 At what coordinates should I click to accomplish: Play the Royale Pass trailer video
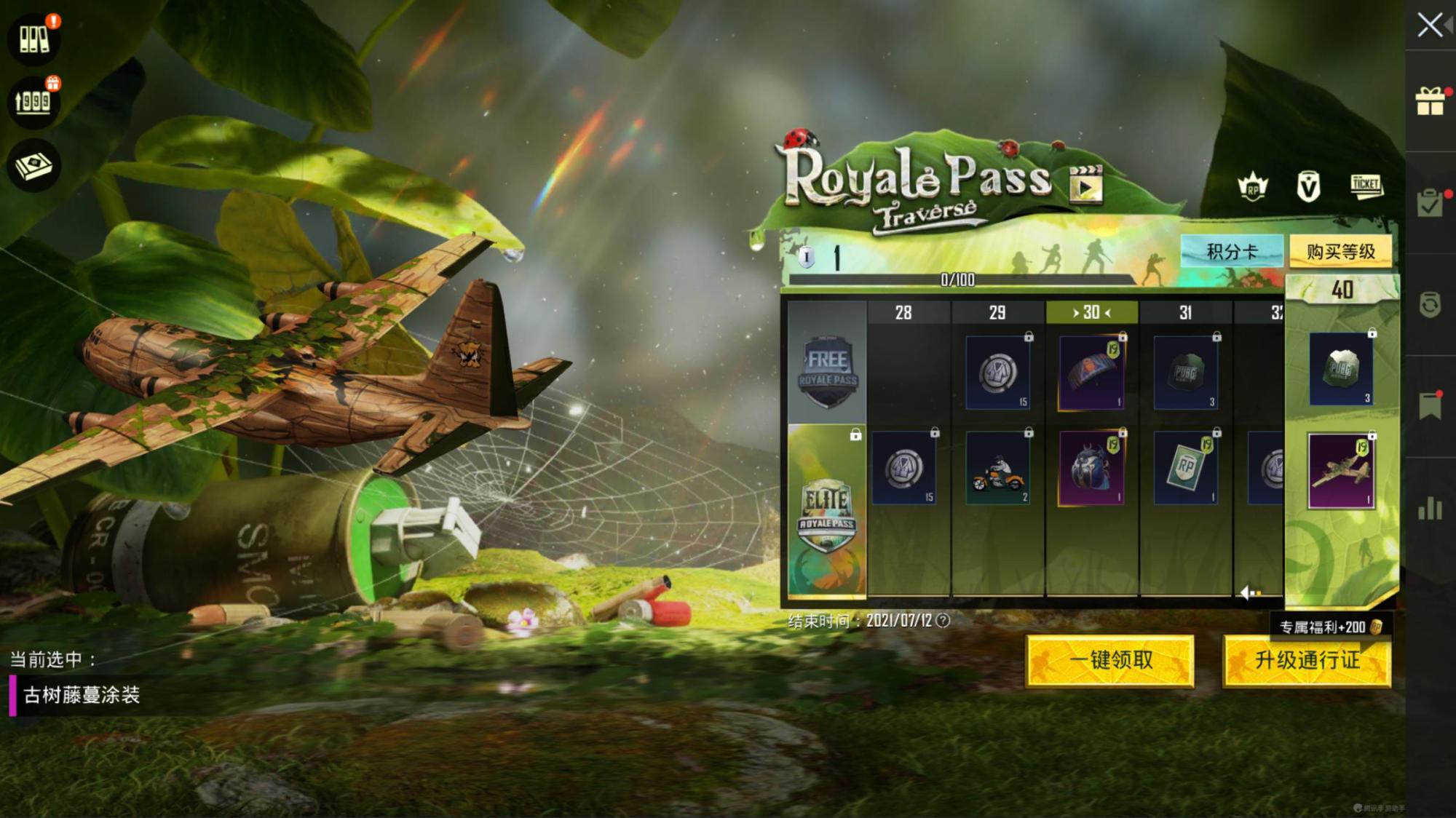click(1085, 185)
